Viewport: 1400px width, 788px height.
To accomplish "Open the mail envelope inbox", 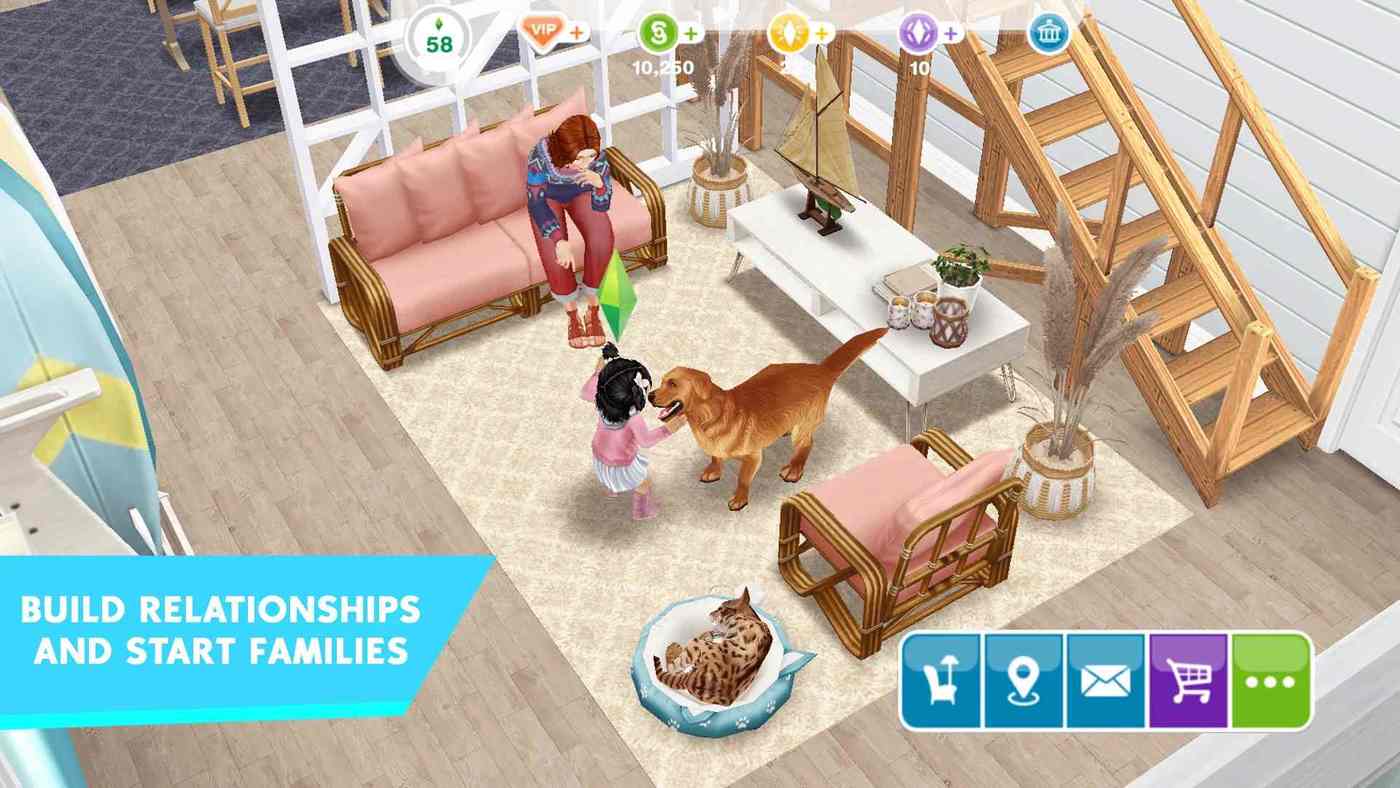I will tap(1106, 683).
